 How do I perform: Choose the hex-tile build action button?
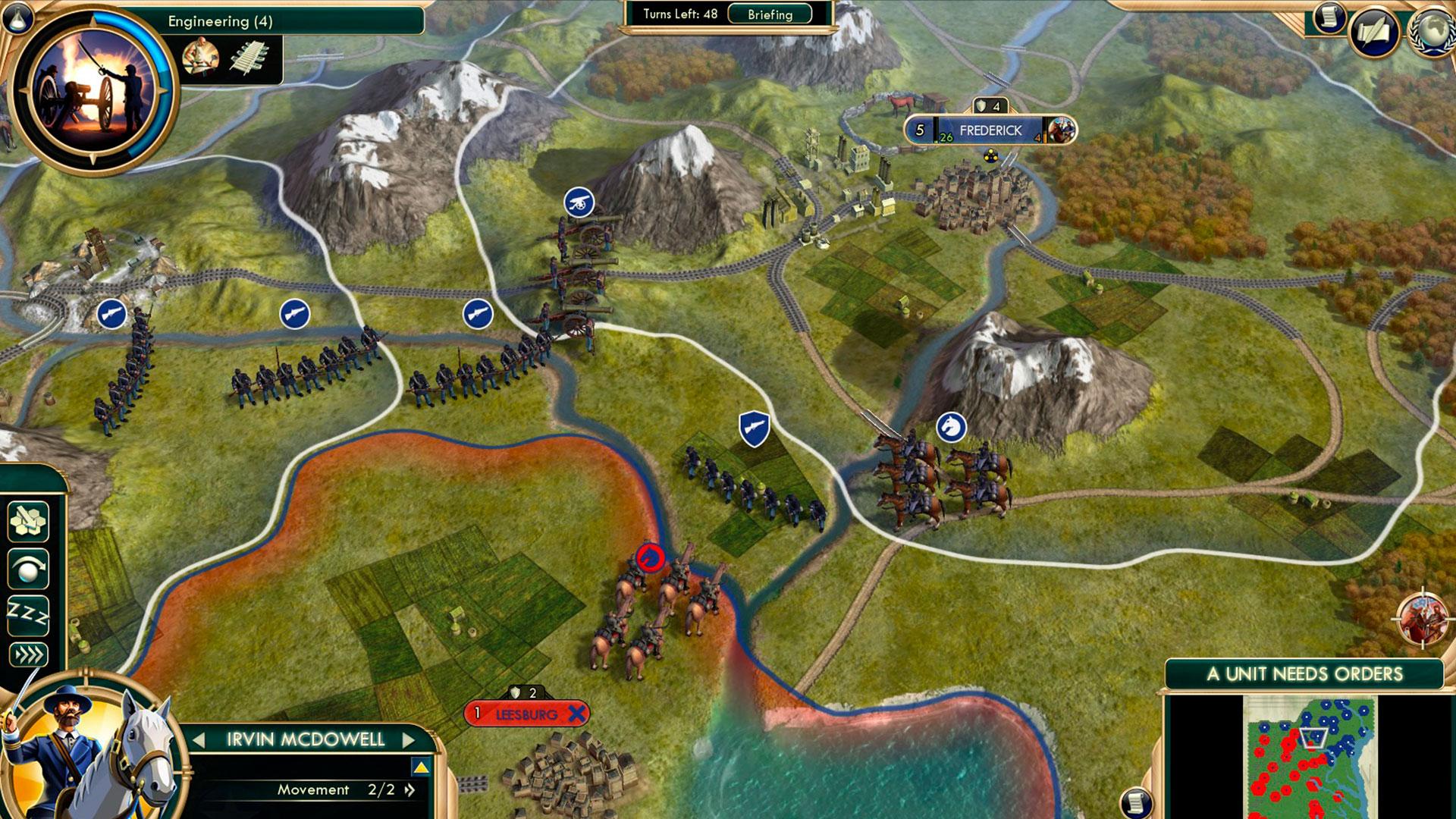(x=28, y=521)
